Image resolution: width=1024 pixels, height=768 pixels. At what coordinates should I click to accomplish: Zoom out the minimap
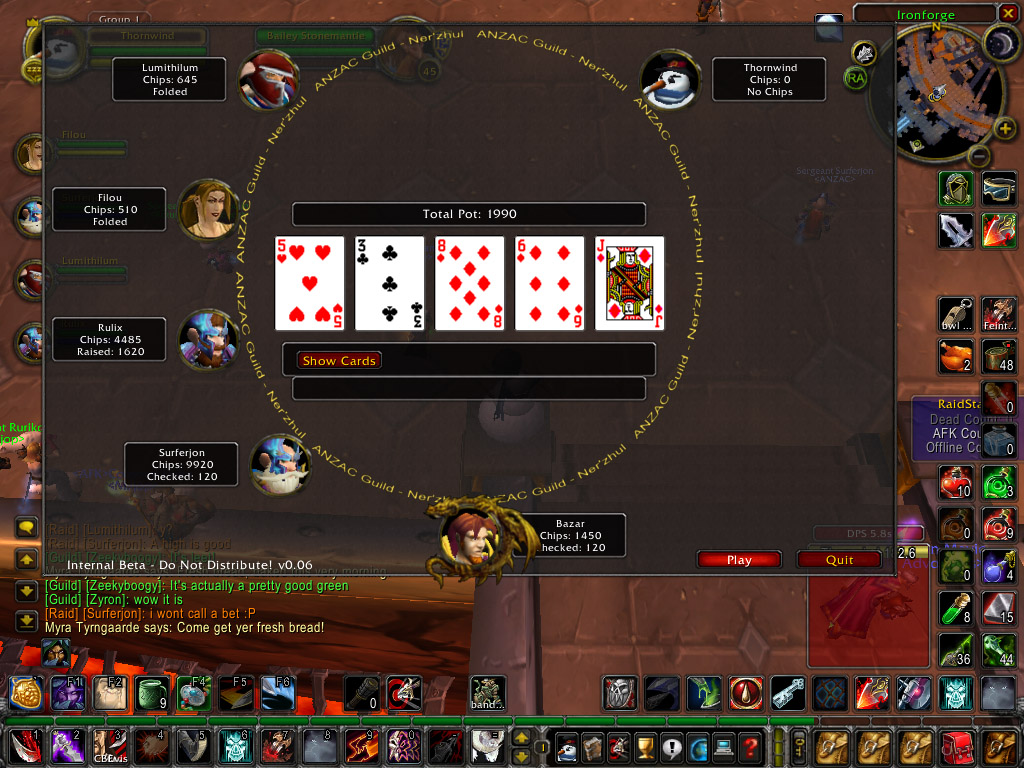tap(979, 156)
